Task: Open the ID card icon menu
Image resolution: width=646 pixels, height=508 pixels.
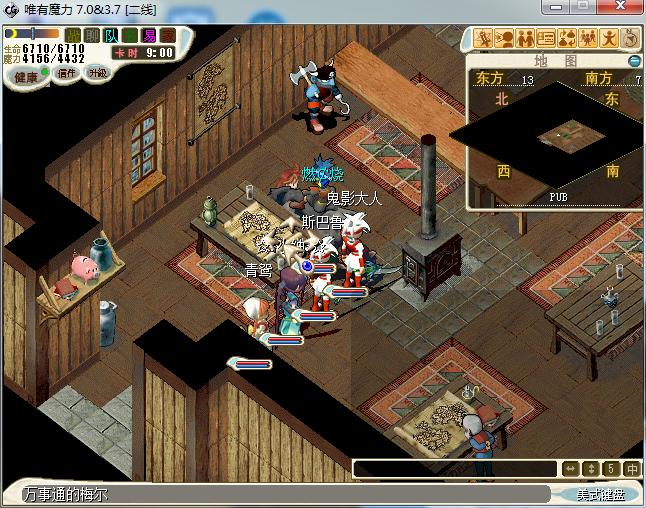Action: click(x=546, y=39)
